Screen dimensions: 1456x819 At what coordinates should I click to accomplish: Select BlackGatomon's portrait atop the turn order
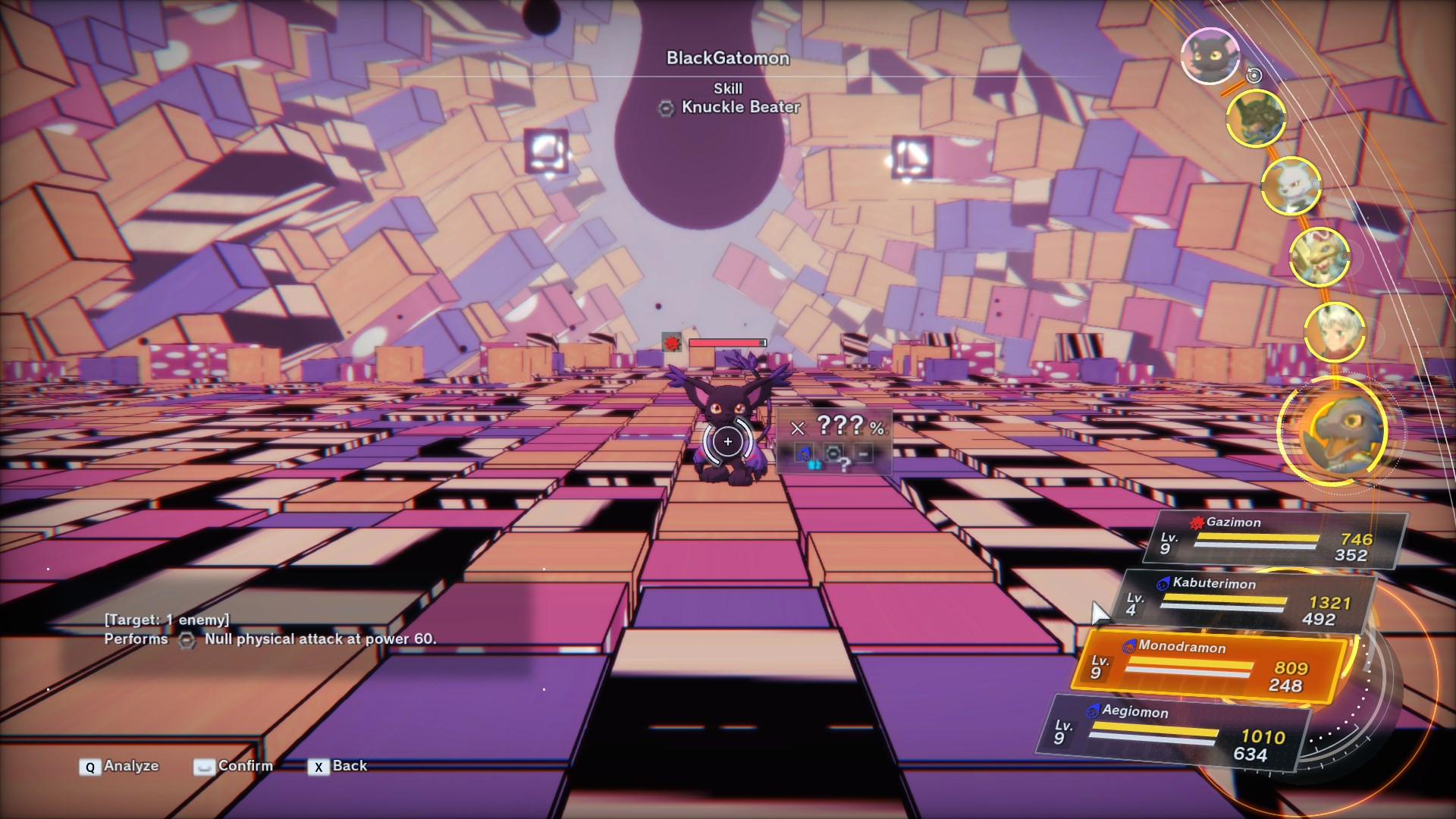click(x=1210, y=57)
